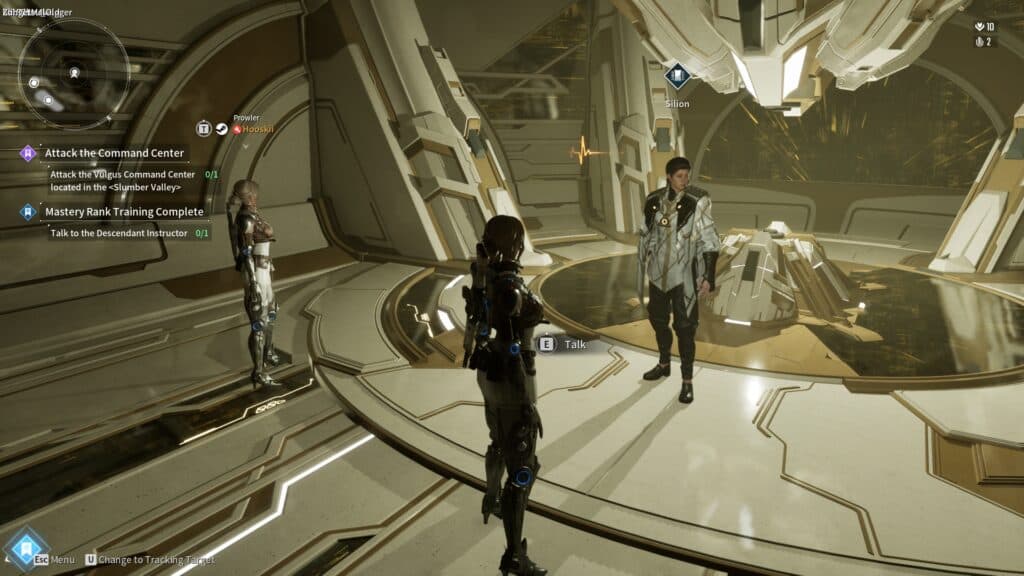1024x576 pixels.
Task: Open the circular minimap
Action: click(x=75, y=74)
